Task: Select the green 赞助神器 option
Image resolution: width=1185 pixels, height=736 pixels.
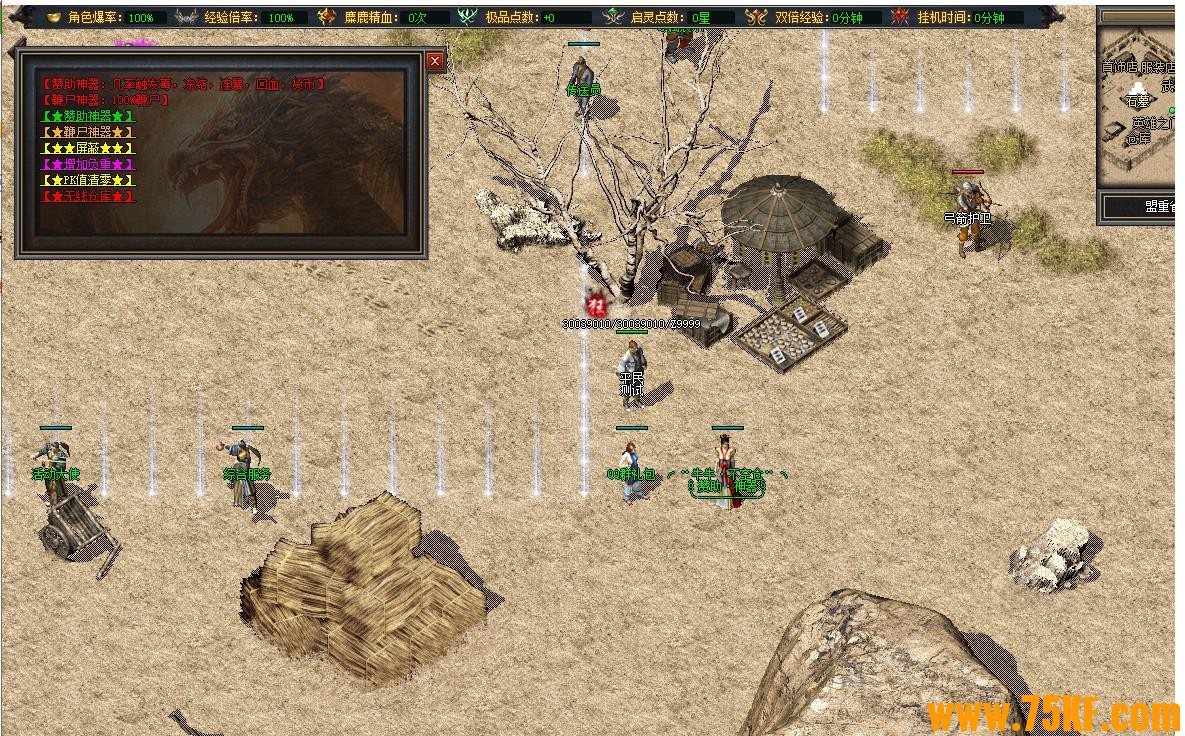Action: (88, 116)
